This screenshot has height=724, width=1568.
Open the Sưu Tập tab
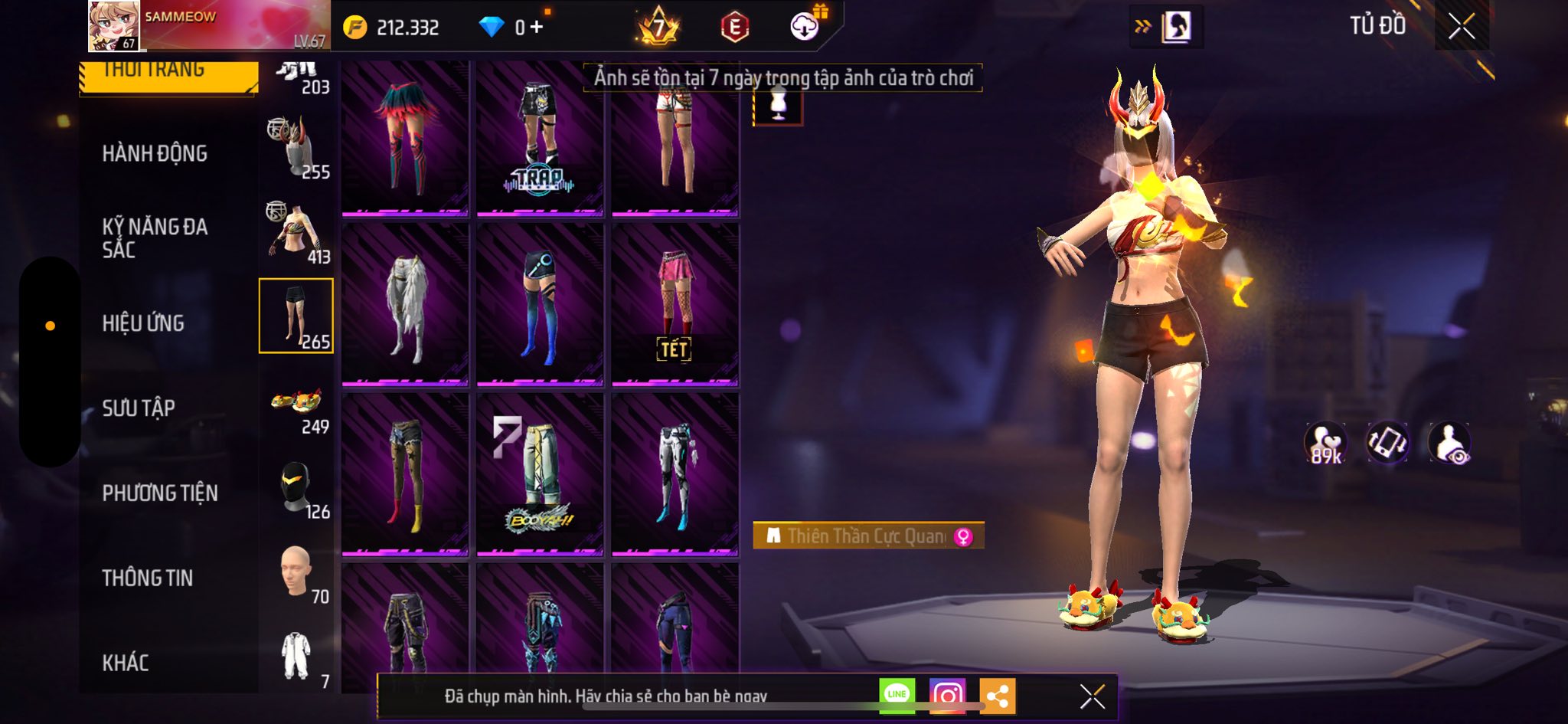139,408
